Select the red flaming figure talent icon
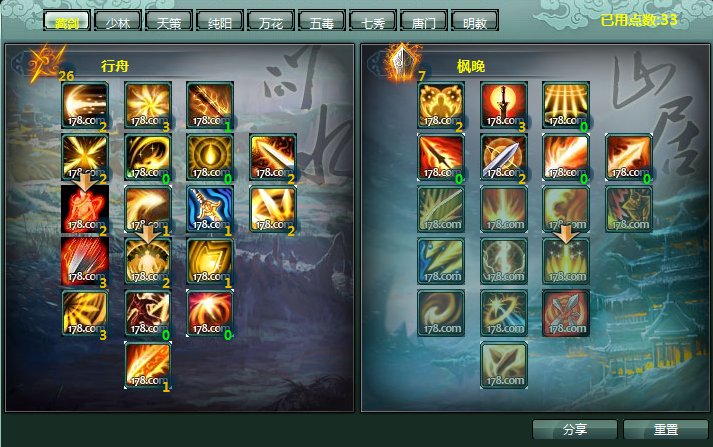Image resolution: width=713 pixels, height=447 pixels. pos(85,207)
